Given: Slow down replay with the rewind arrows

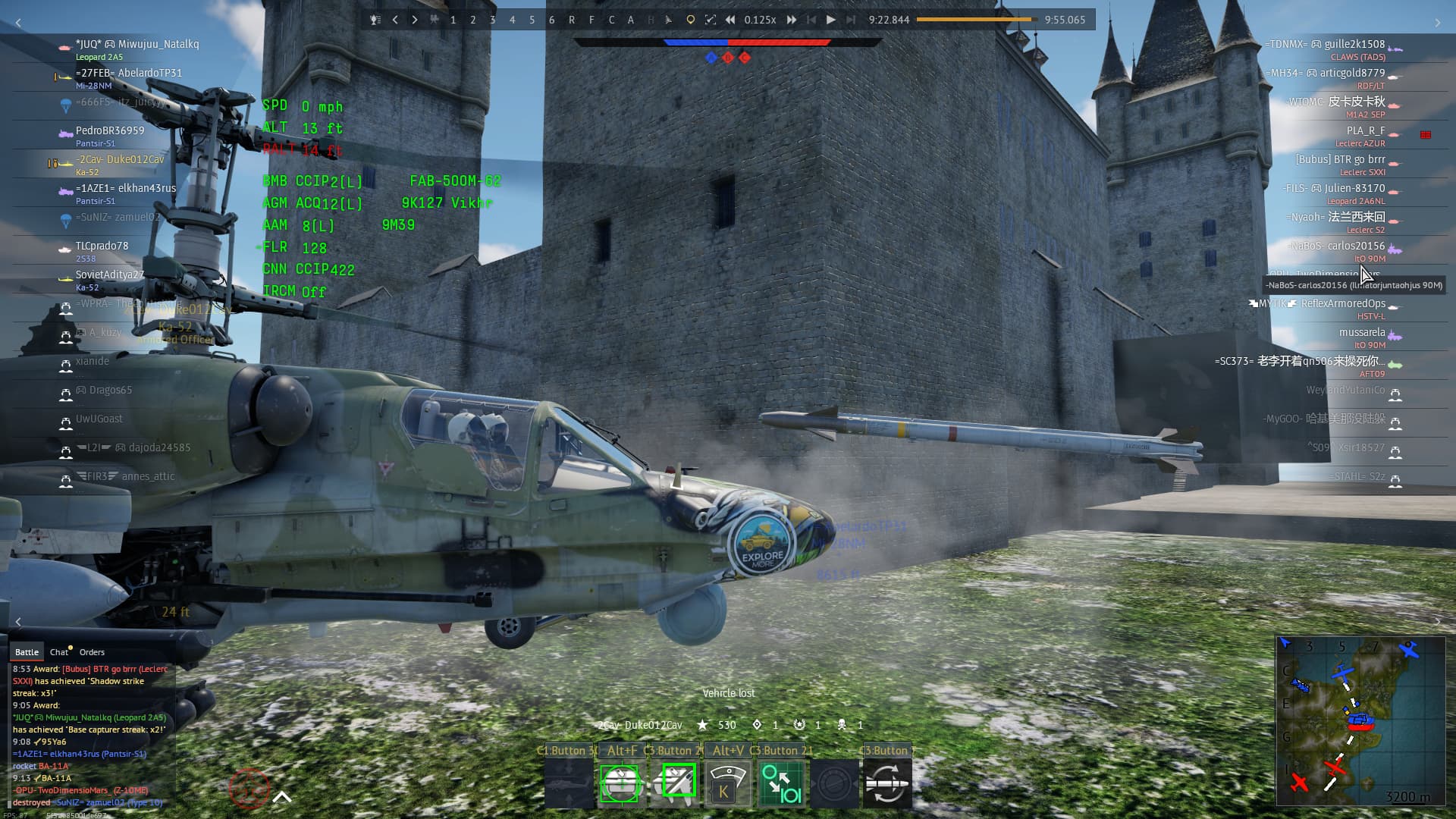Looking at the screenshot, I should (x=730, y=20).
